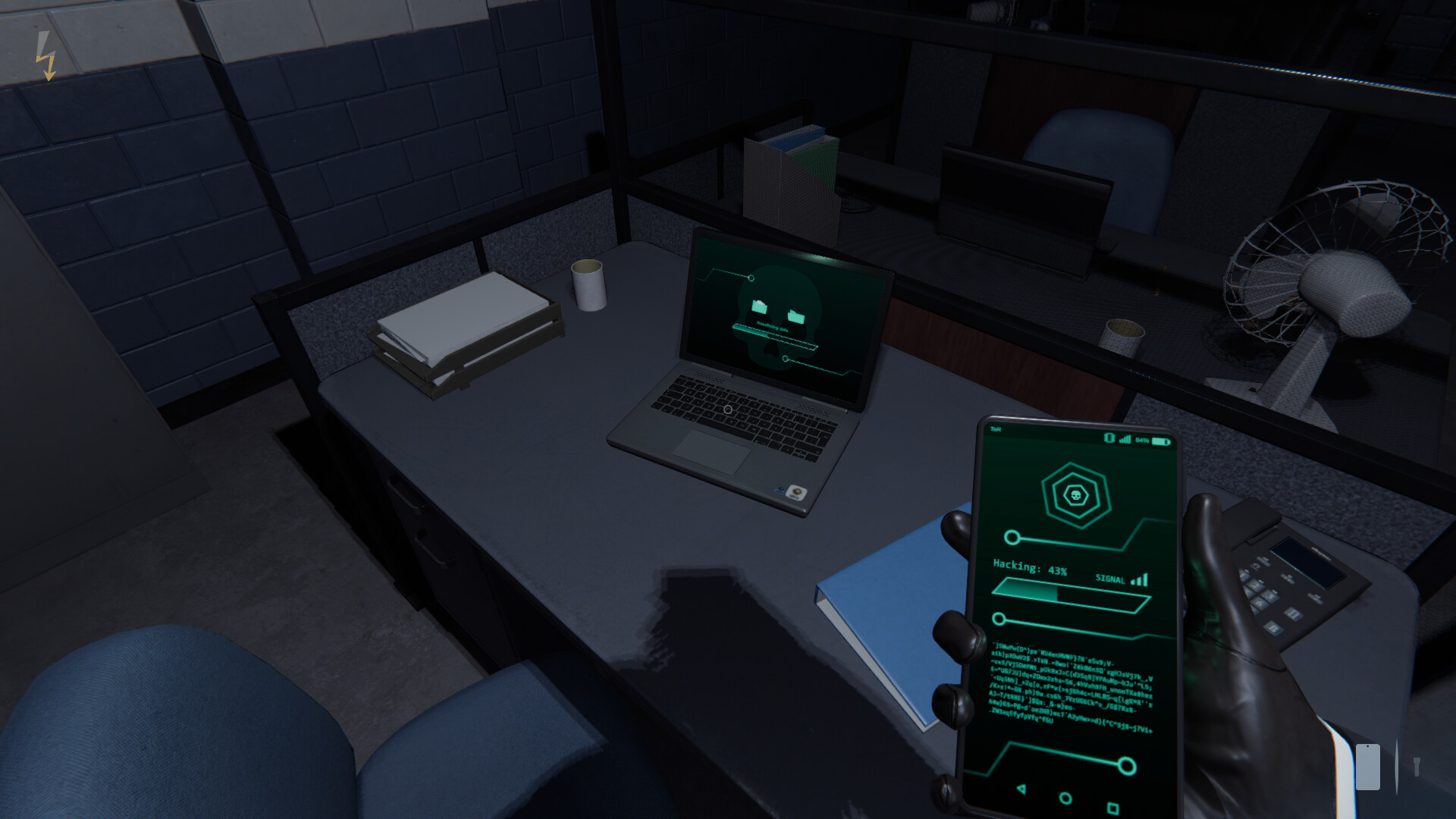This screenshot has height=819, width=1456.
Task: Click the flashlight icon in the corner HUD
Action: pyautogui.click(x=1417, y=767)
